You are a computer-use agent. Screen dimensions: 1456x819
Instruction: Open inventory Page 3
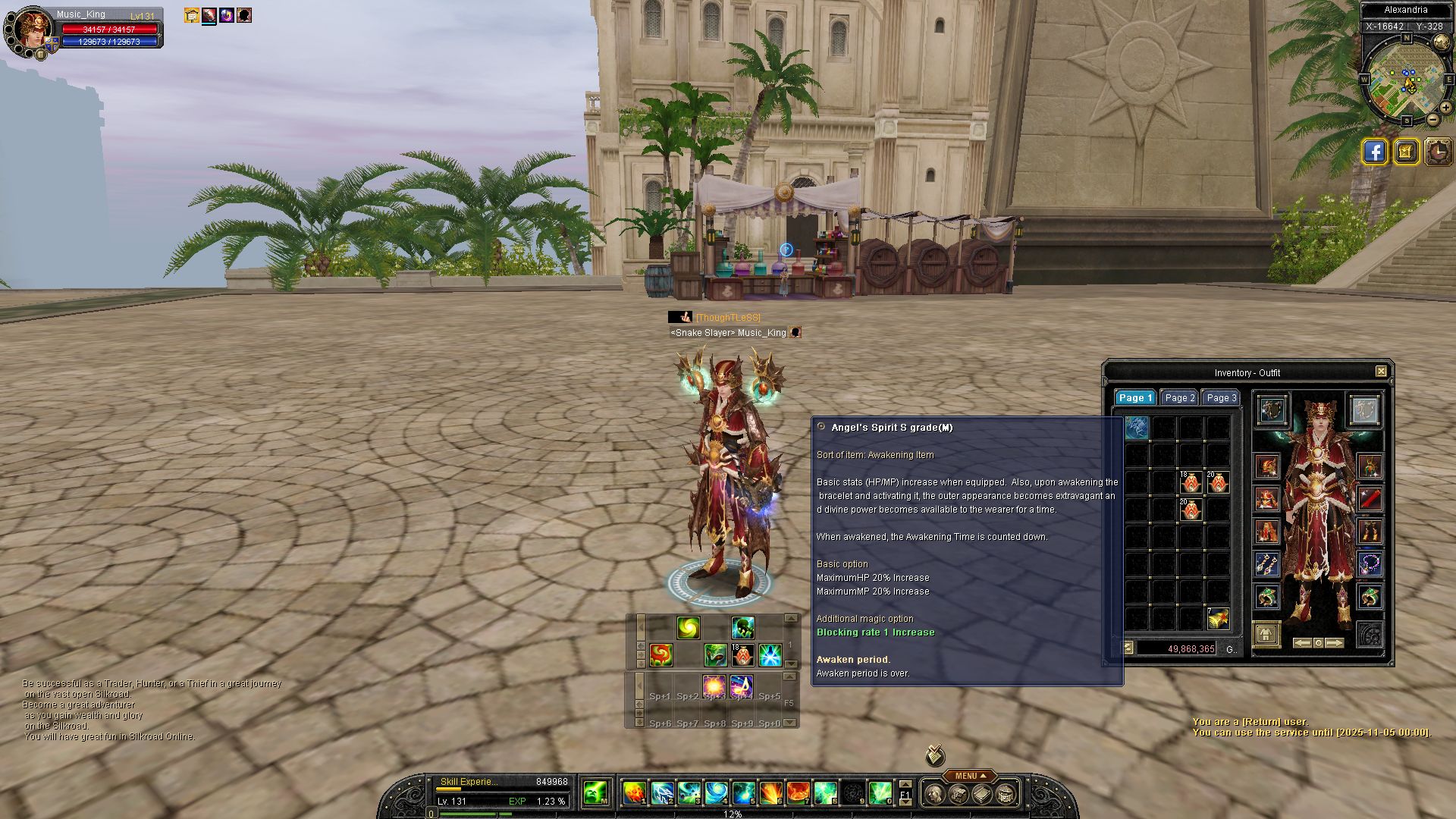pos(1221,398)
